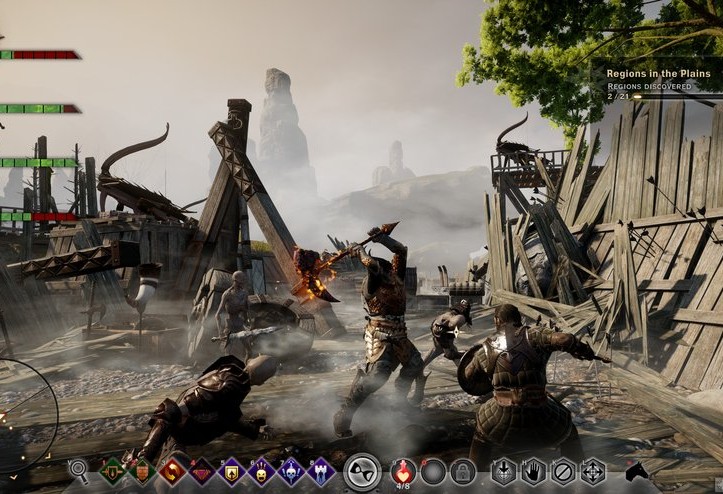Screen dimensions: 723x494
Task: Summon the mount with the horse icon
Action: tap(638, 471)
